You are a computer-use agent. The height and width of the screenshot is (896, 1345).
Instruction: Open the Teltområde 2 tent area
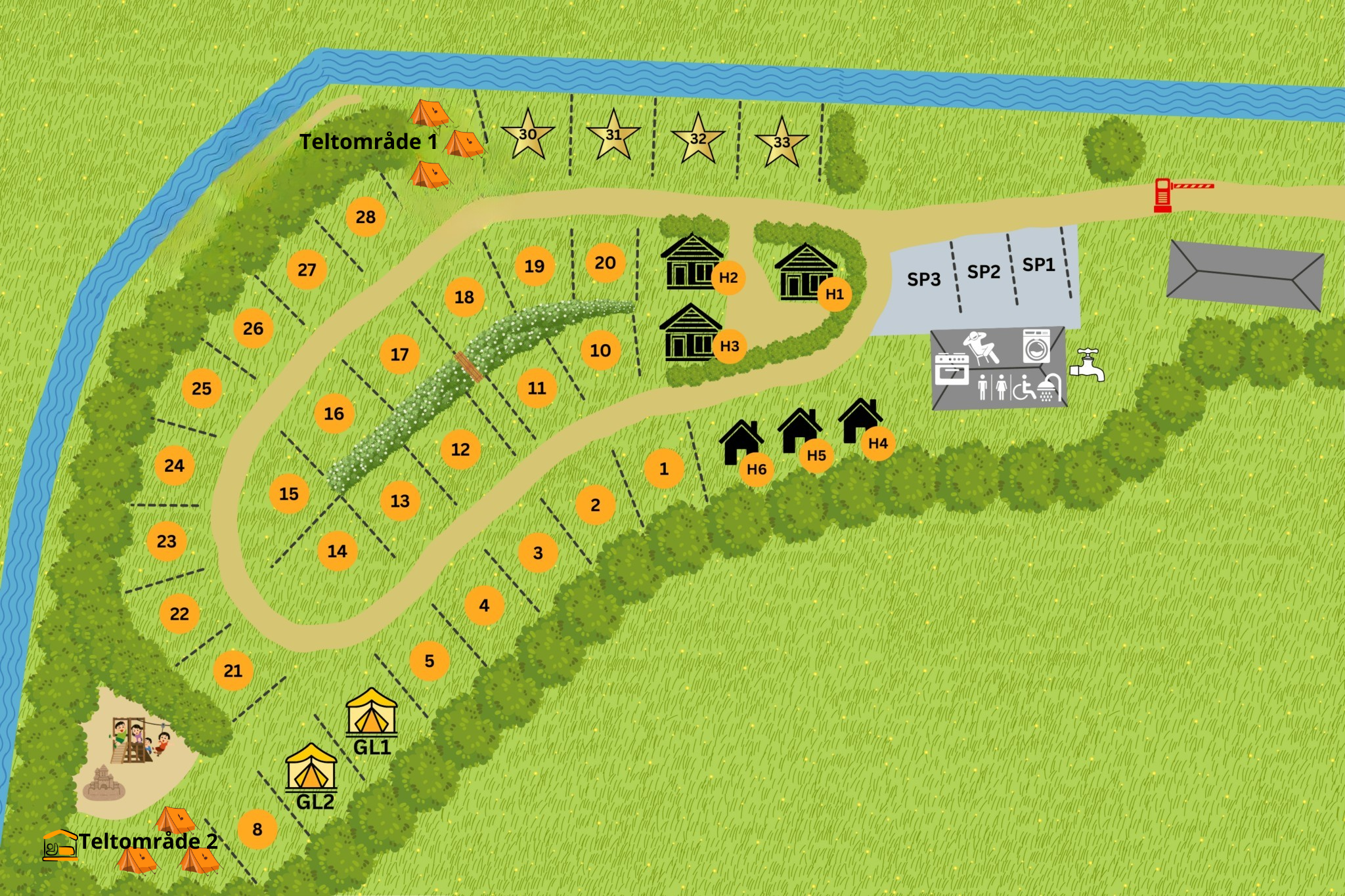(148, 841)
